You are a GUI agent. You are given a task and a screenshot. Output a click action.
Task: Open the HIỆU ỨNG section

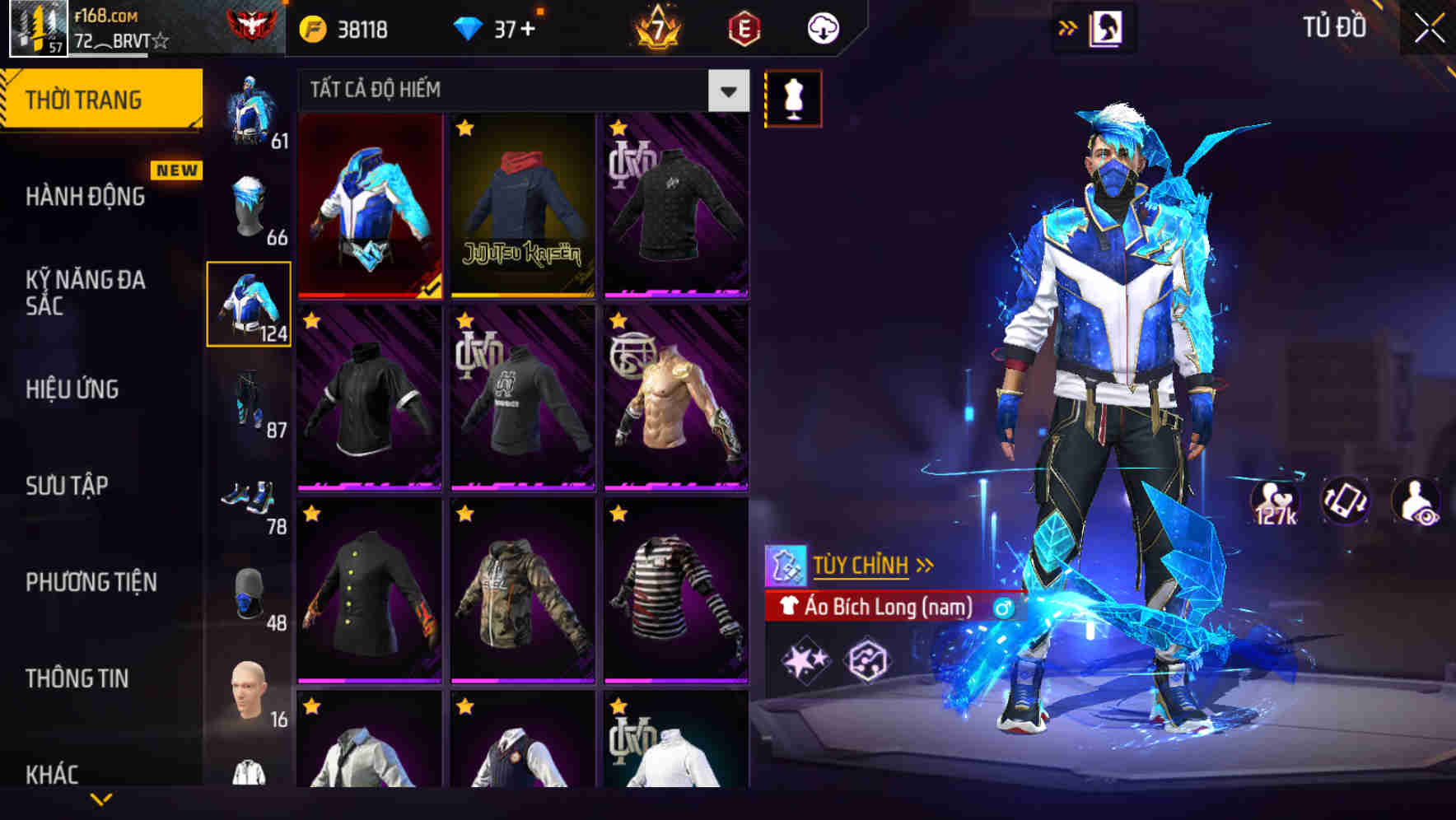pos(74,389)
